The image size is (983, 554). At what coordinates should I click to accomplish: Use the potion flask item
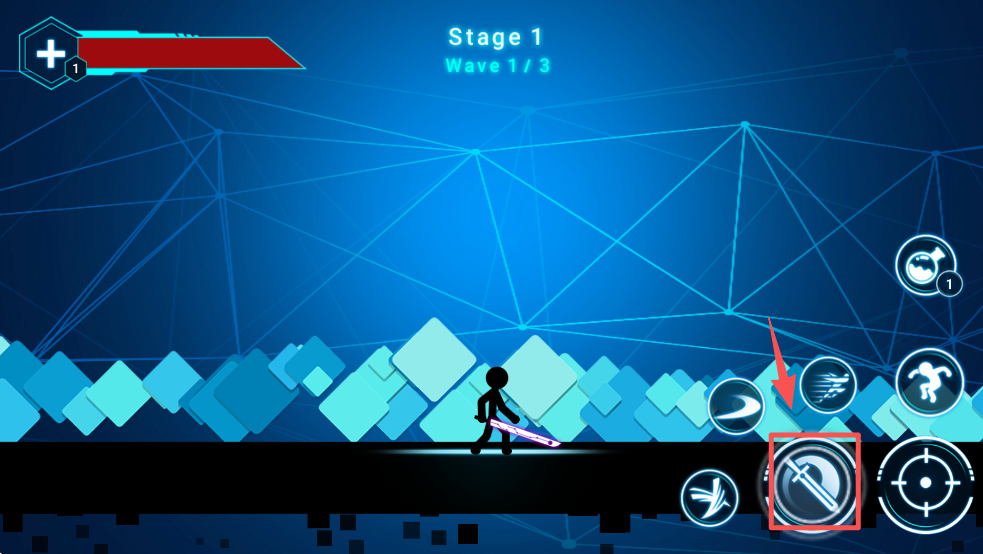923,265
